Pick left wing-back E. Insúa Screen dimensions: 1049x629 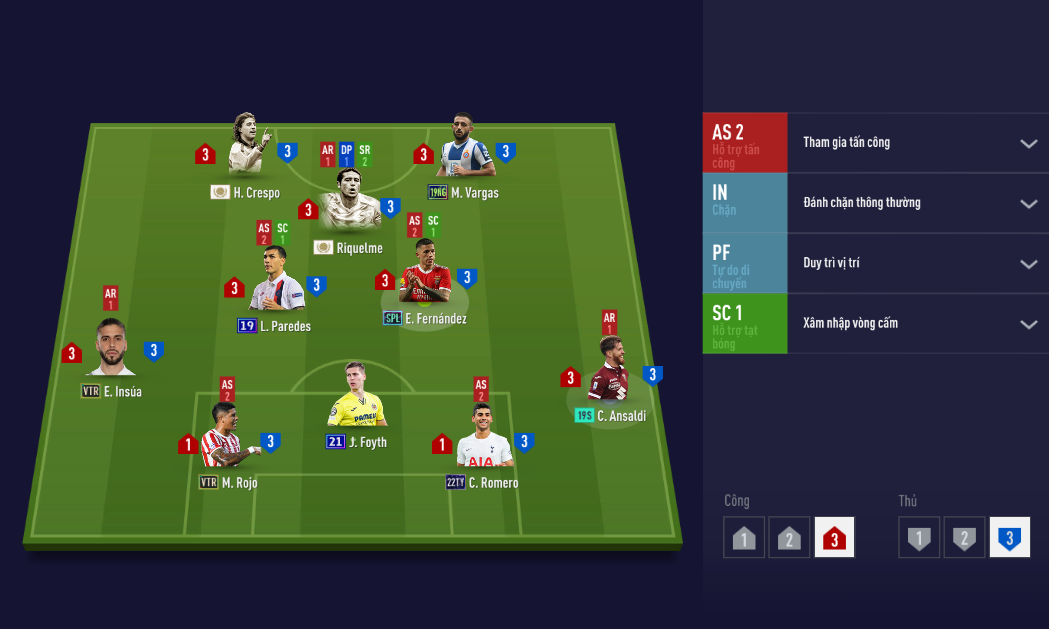tap(111, 350)
